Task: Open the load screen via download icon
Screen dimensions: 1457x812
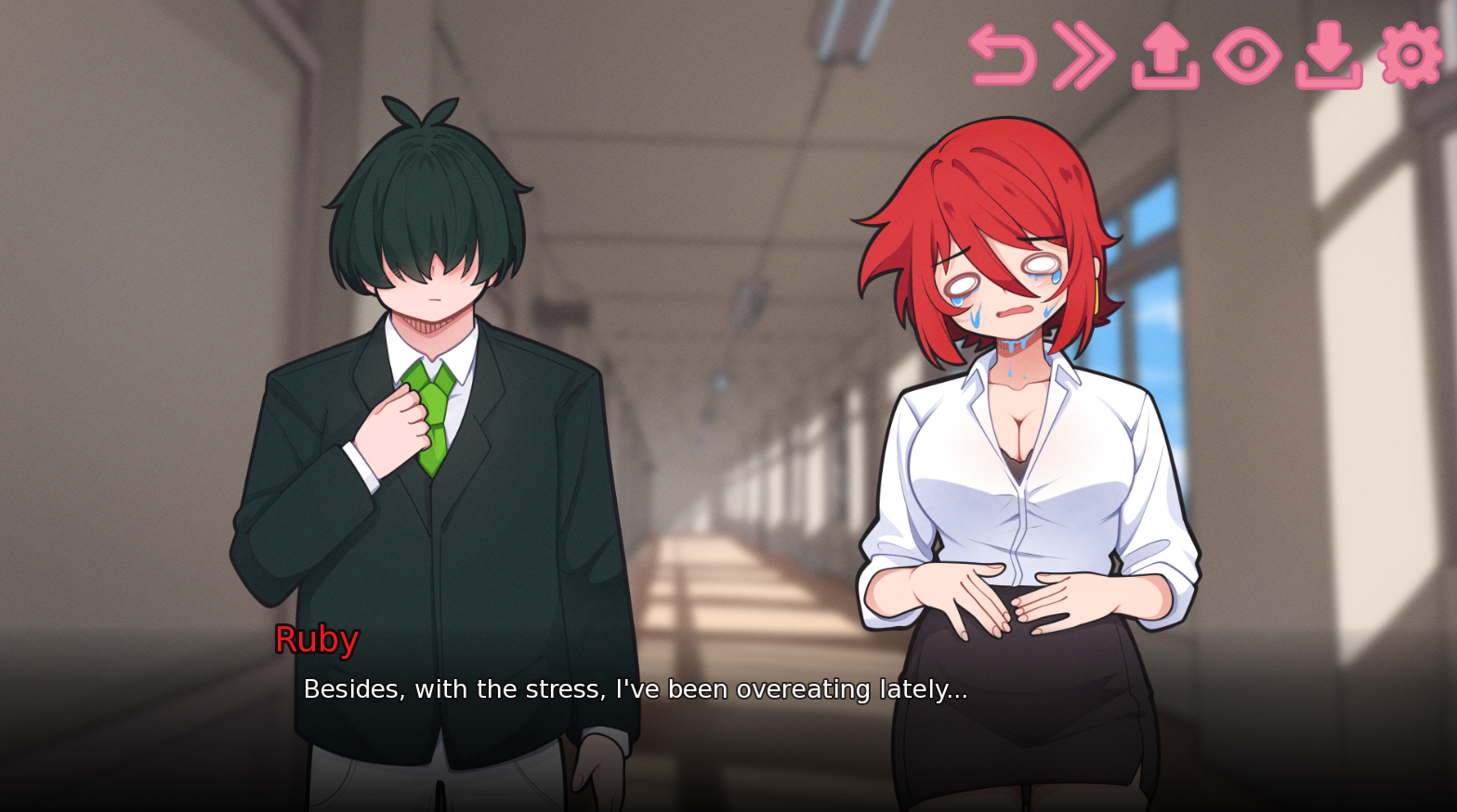Action: 1331,56
